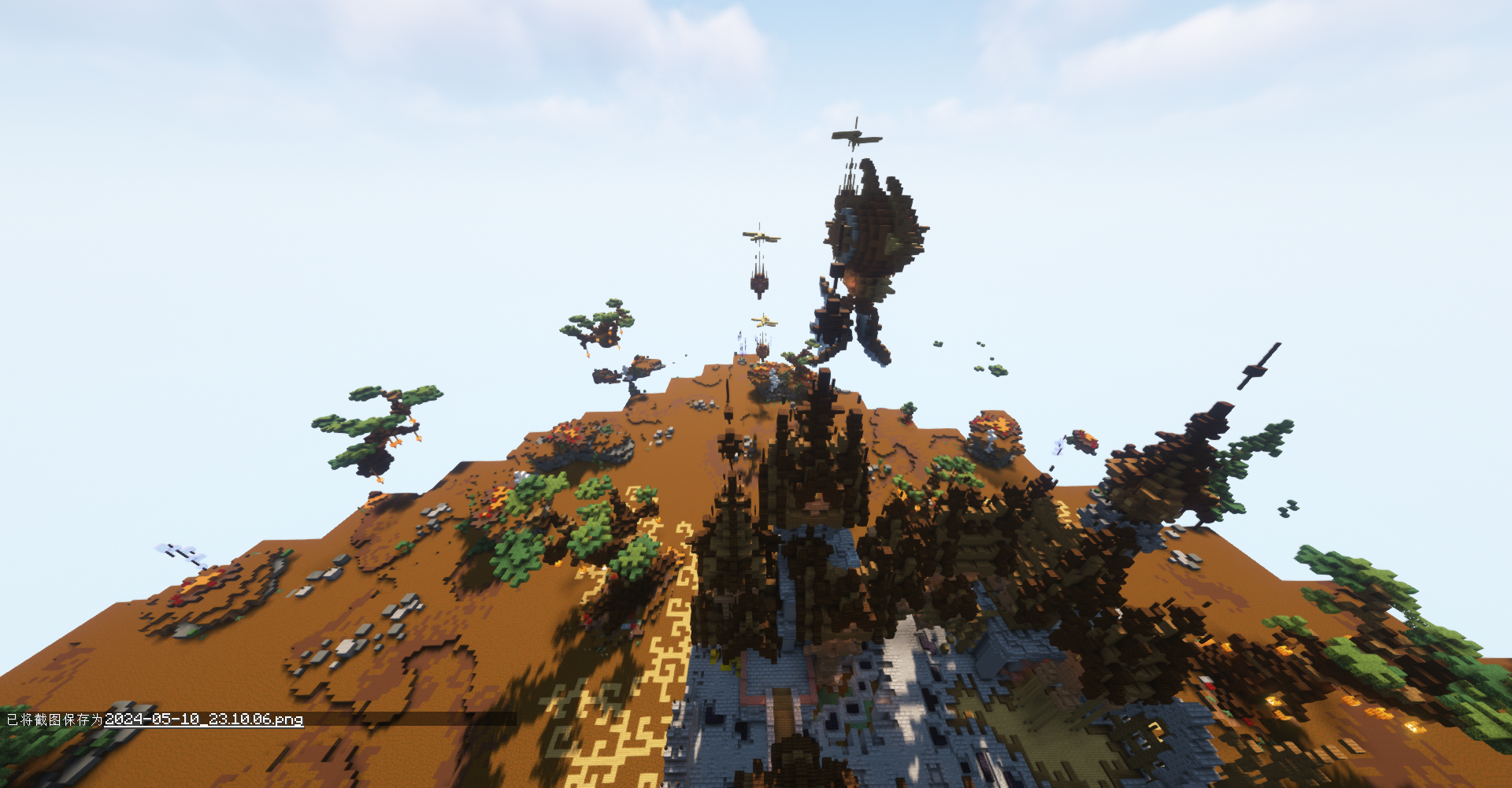
Task: Open the saved screenshot filename link
Action: coord(204,720)
